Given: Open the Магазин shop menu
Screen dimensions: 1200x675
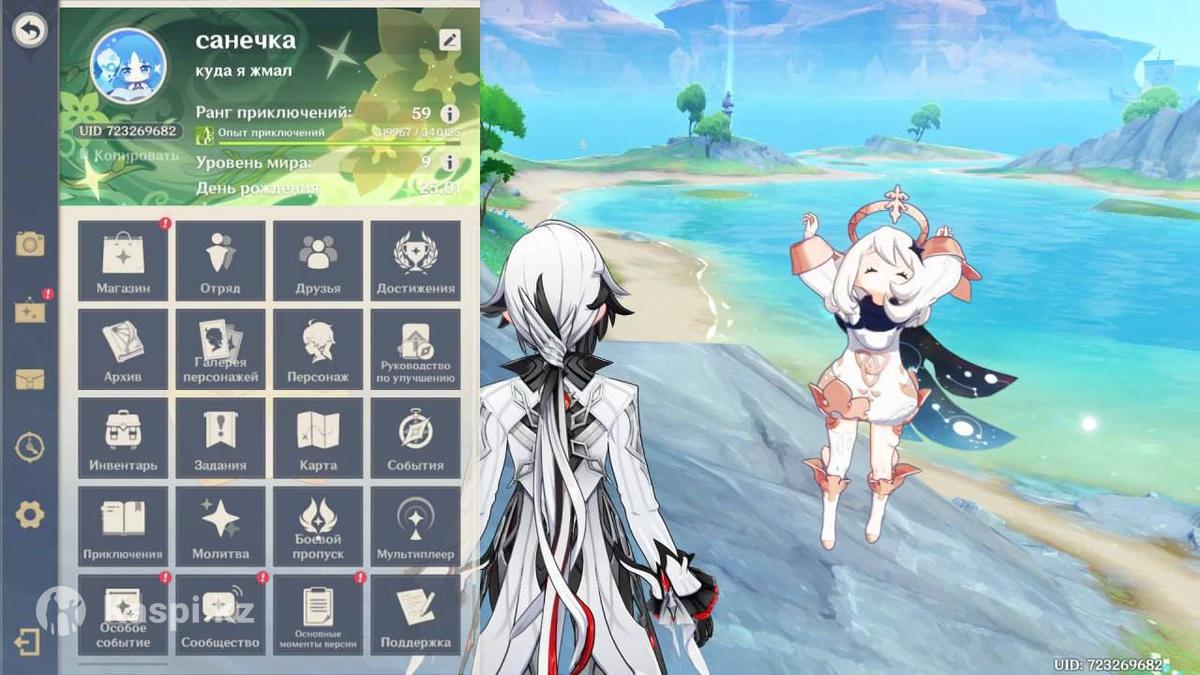Looking at the screenshot, I should [123, 260].
